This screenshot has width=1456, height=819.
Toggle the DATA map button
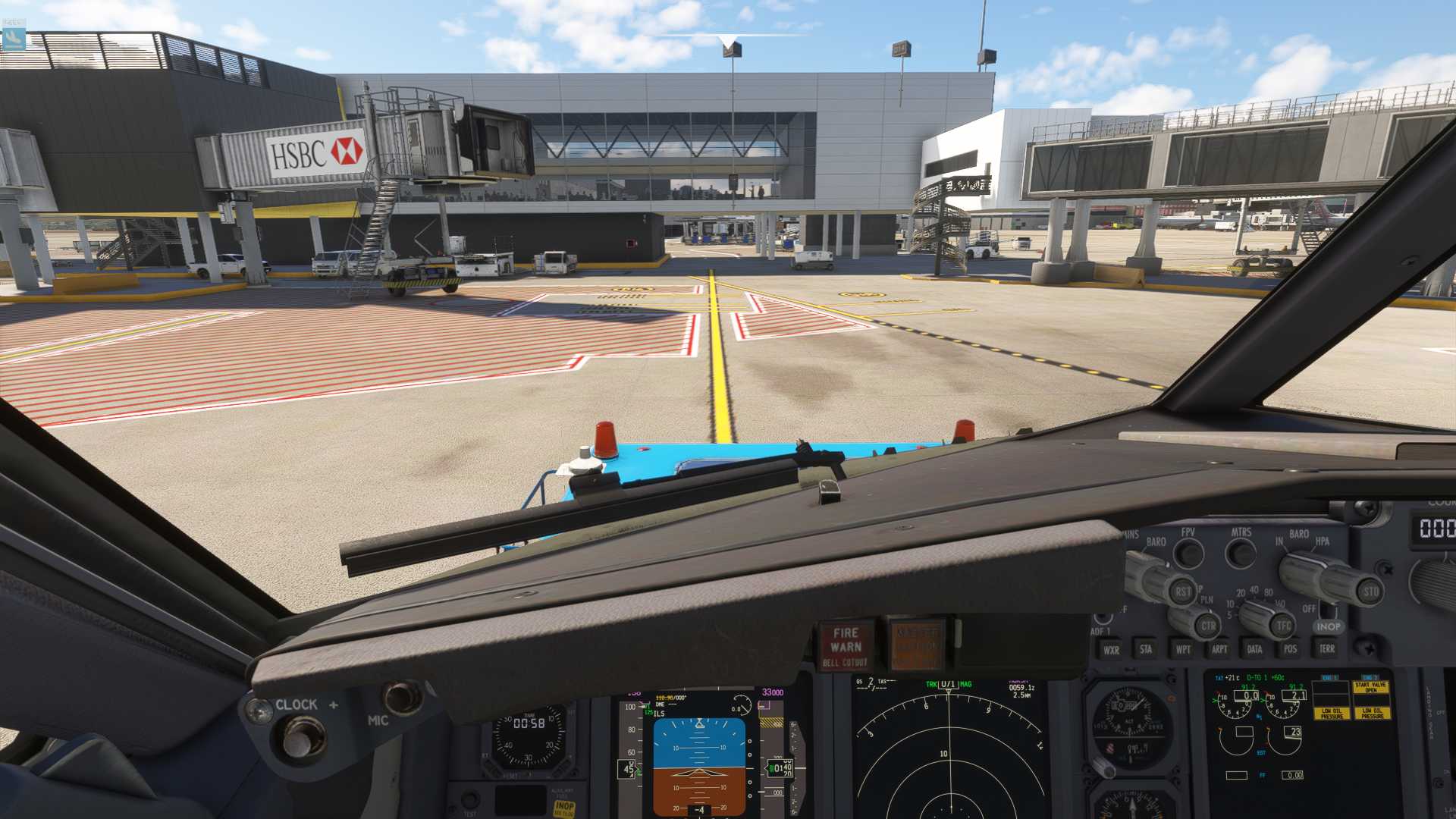pos(1254,649)
